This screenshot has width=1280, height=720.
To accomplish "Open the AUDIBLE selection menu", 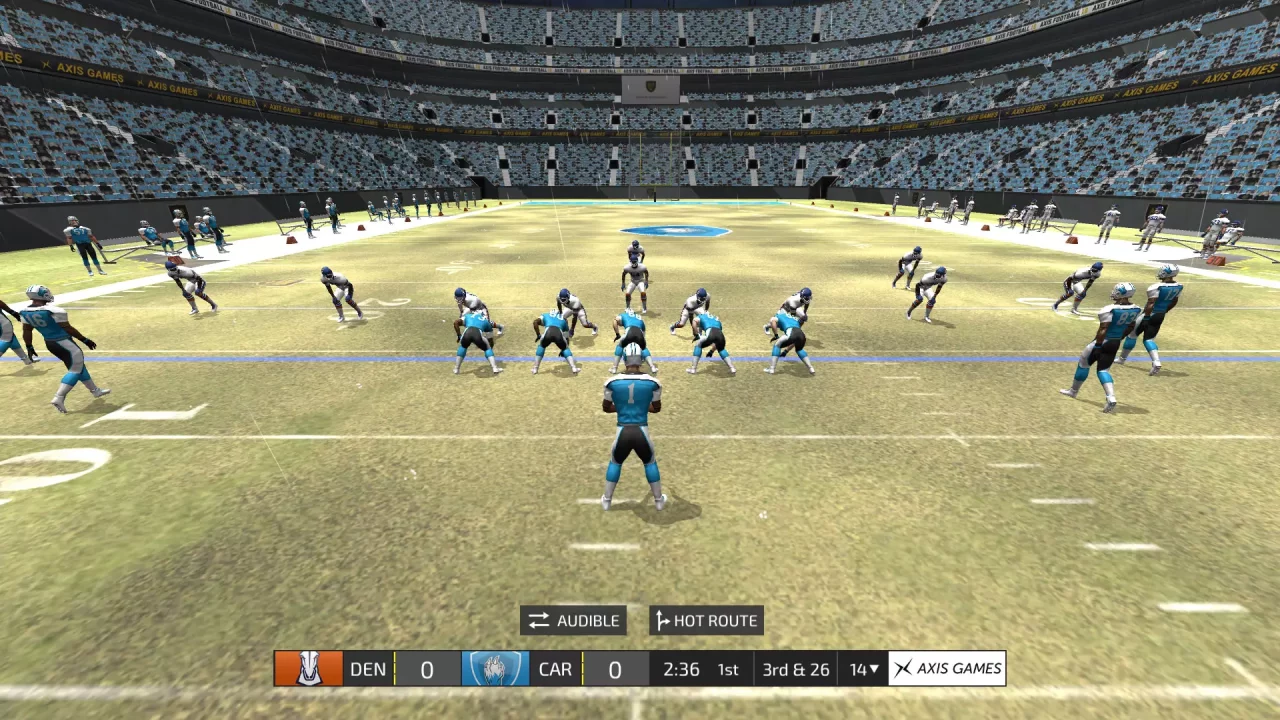I will (573, 620).
